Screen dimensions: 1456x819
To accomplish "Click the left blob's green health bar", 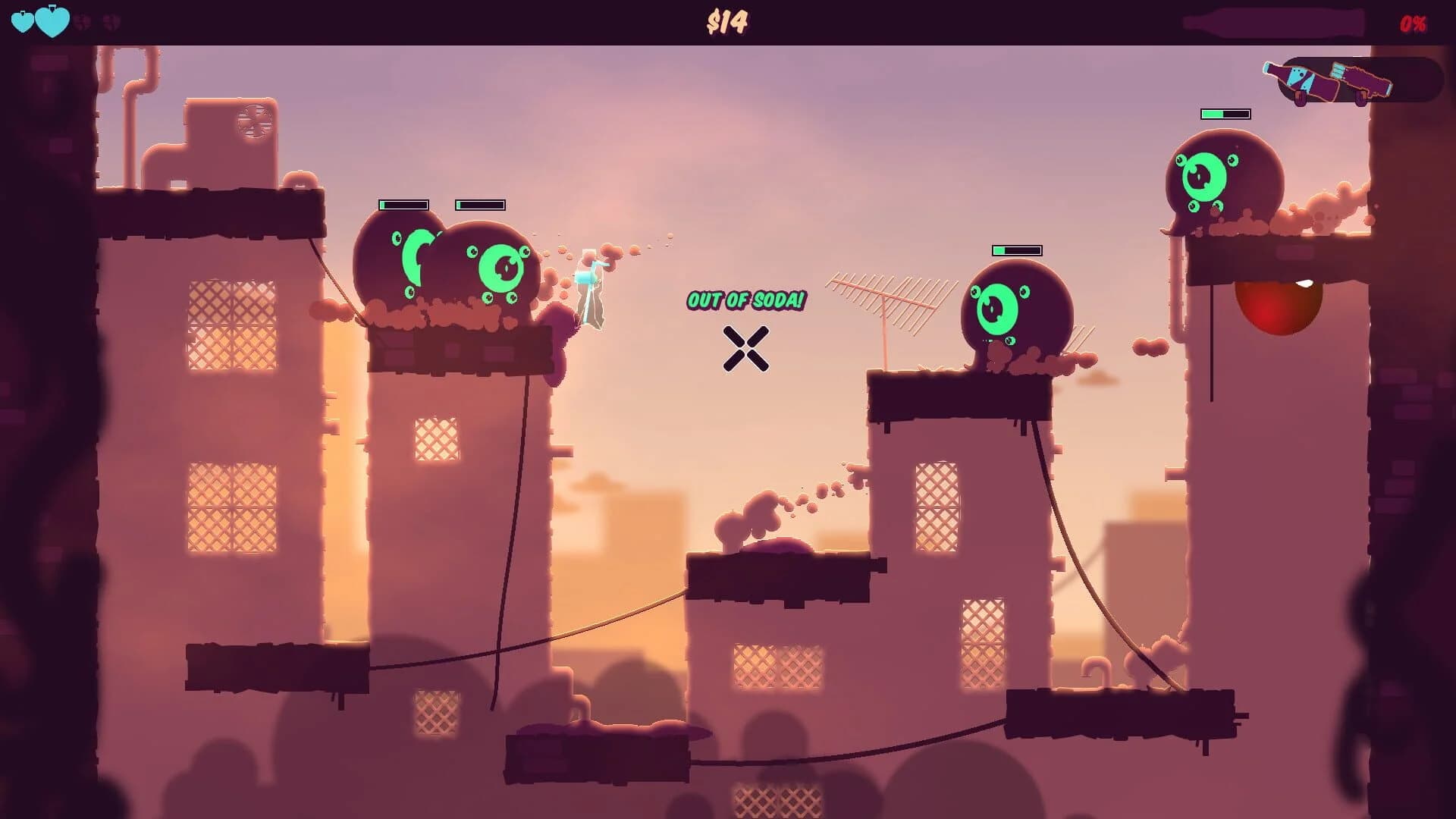I will 404,204.
